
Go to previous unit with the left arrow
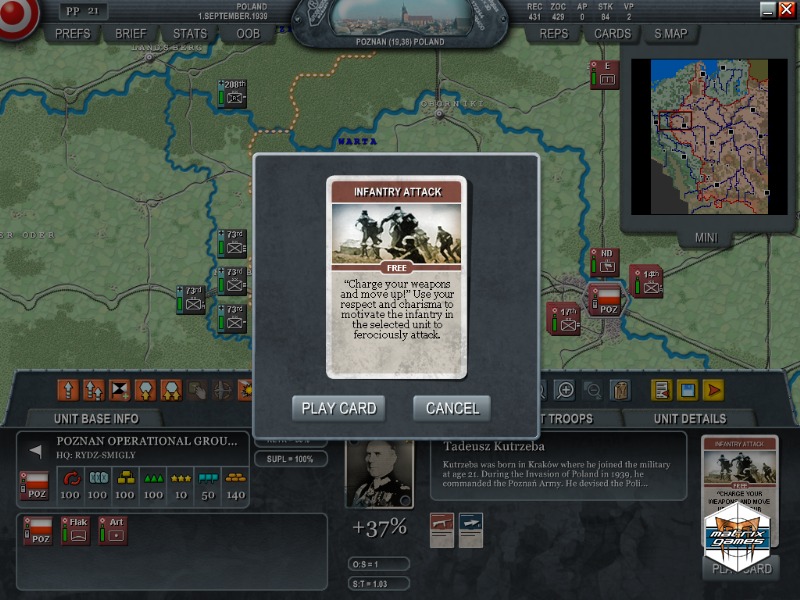click(x=36, y=451)
